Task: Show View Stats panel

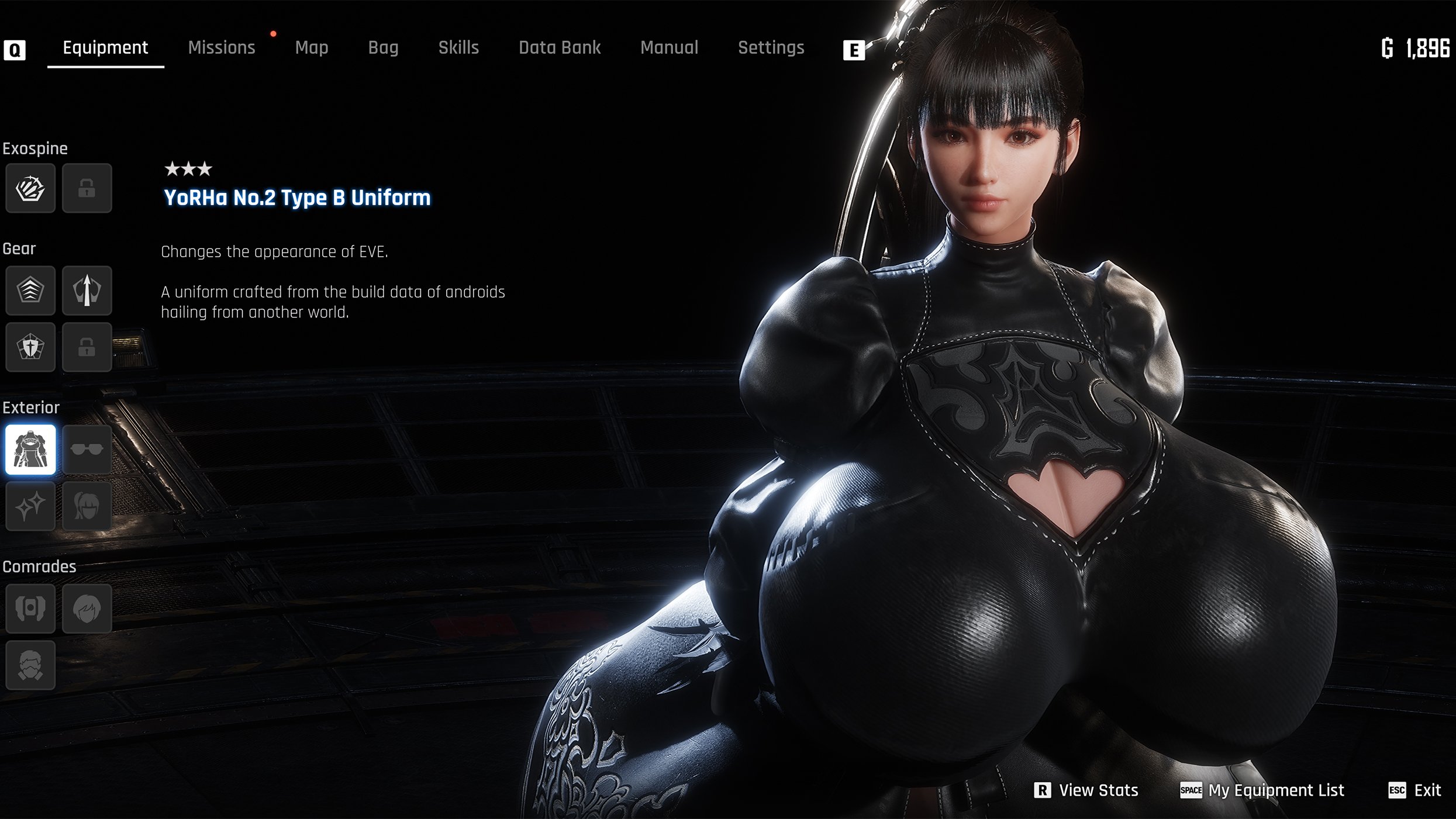Action: (x=1087, y=790)
